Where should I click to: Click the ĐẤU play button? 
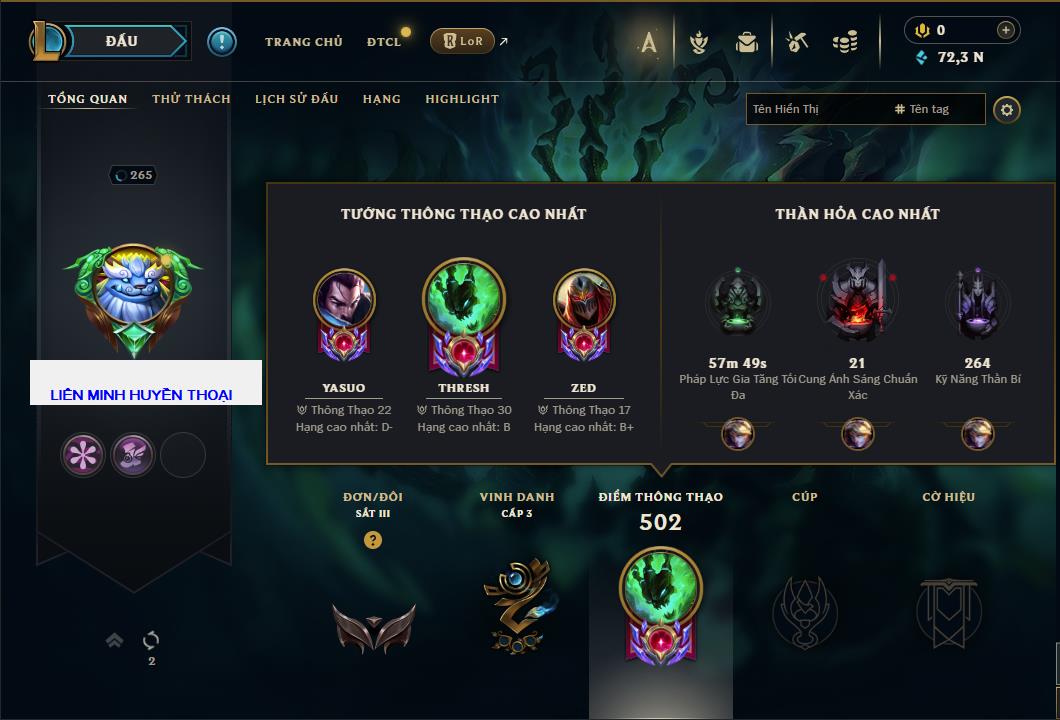click(121, 41)
